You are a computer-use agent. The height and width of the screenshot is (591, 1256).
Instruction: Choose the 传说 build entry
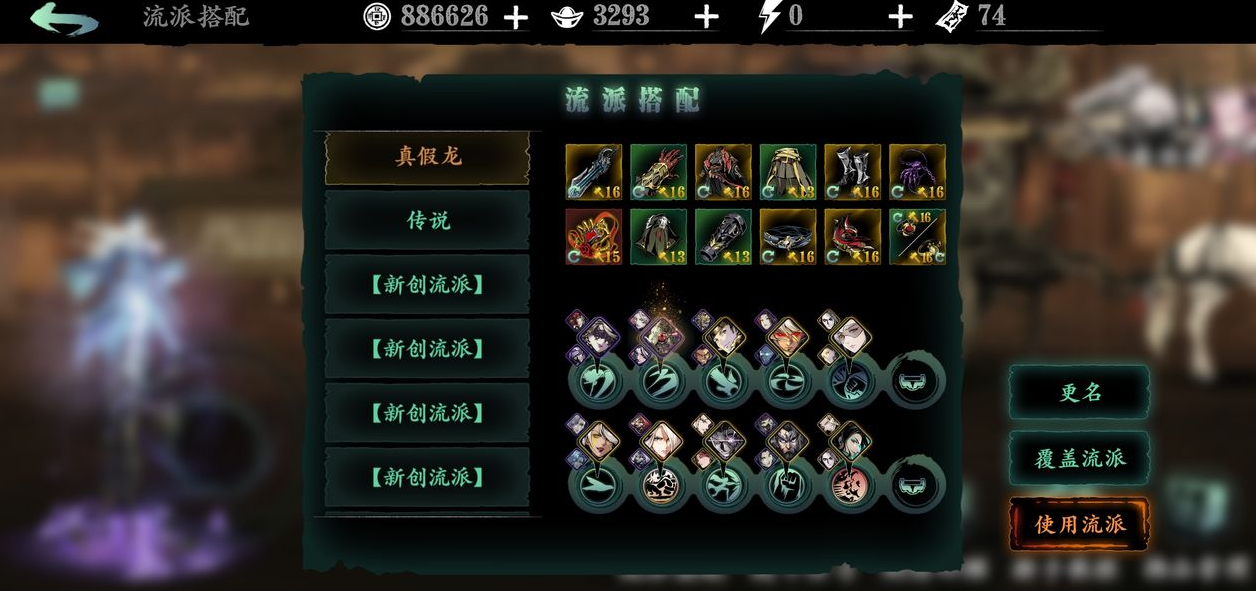click(x=428, y=221)
